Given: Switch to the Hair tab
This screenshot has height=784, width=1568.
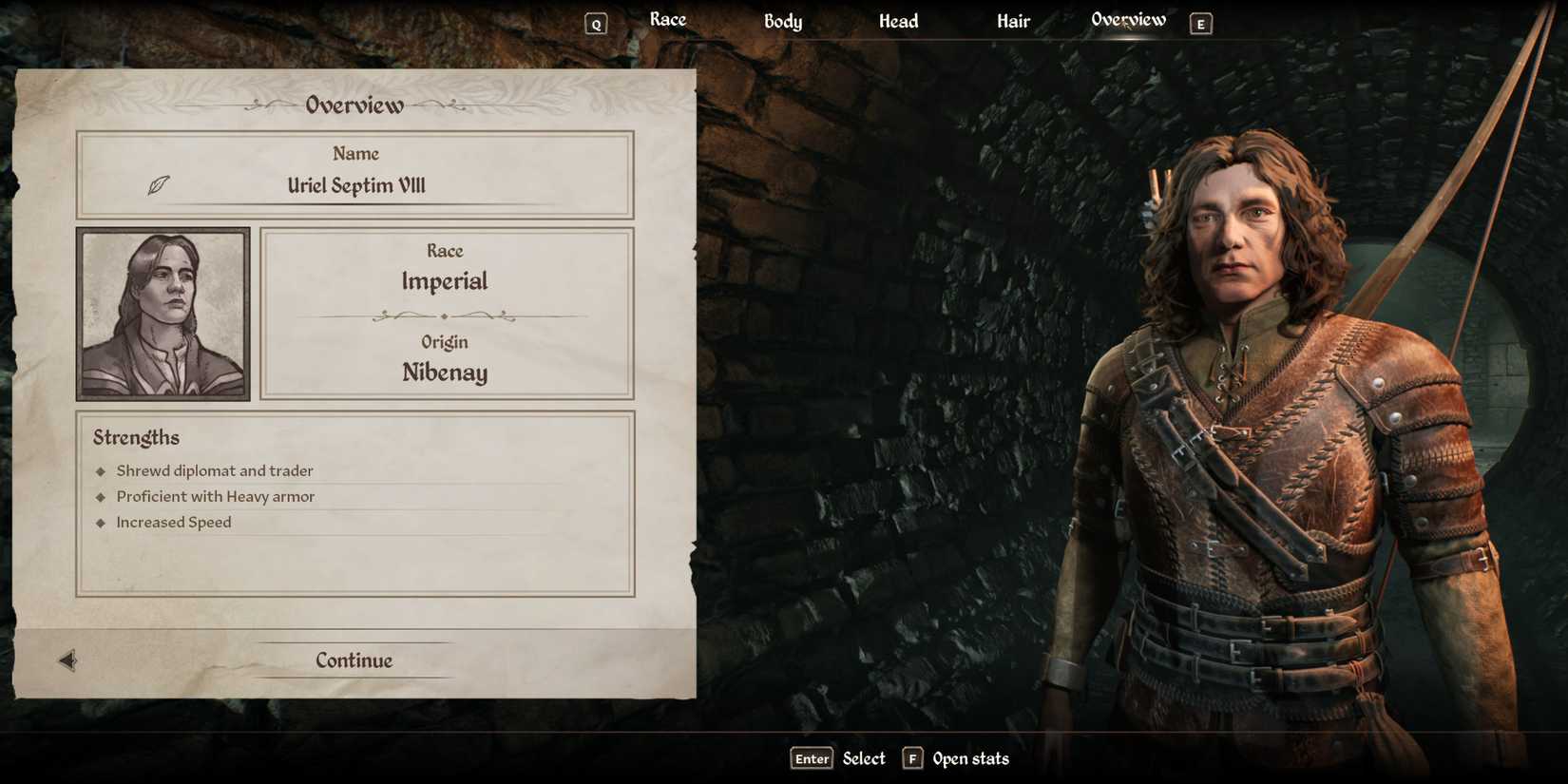Looking at the screenshot, I should tap(1013, 20).
